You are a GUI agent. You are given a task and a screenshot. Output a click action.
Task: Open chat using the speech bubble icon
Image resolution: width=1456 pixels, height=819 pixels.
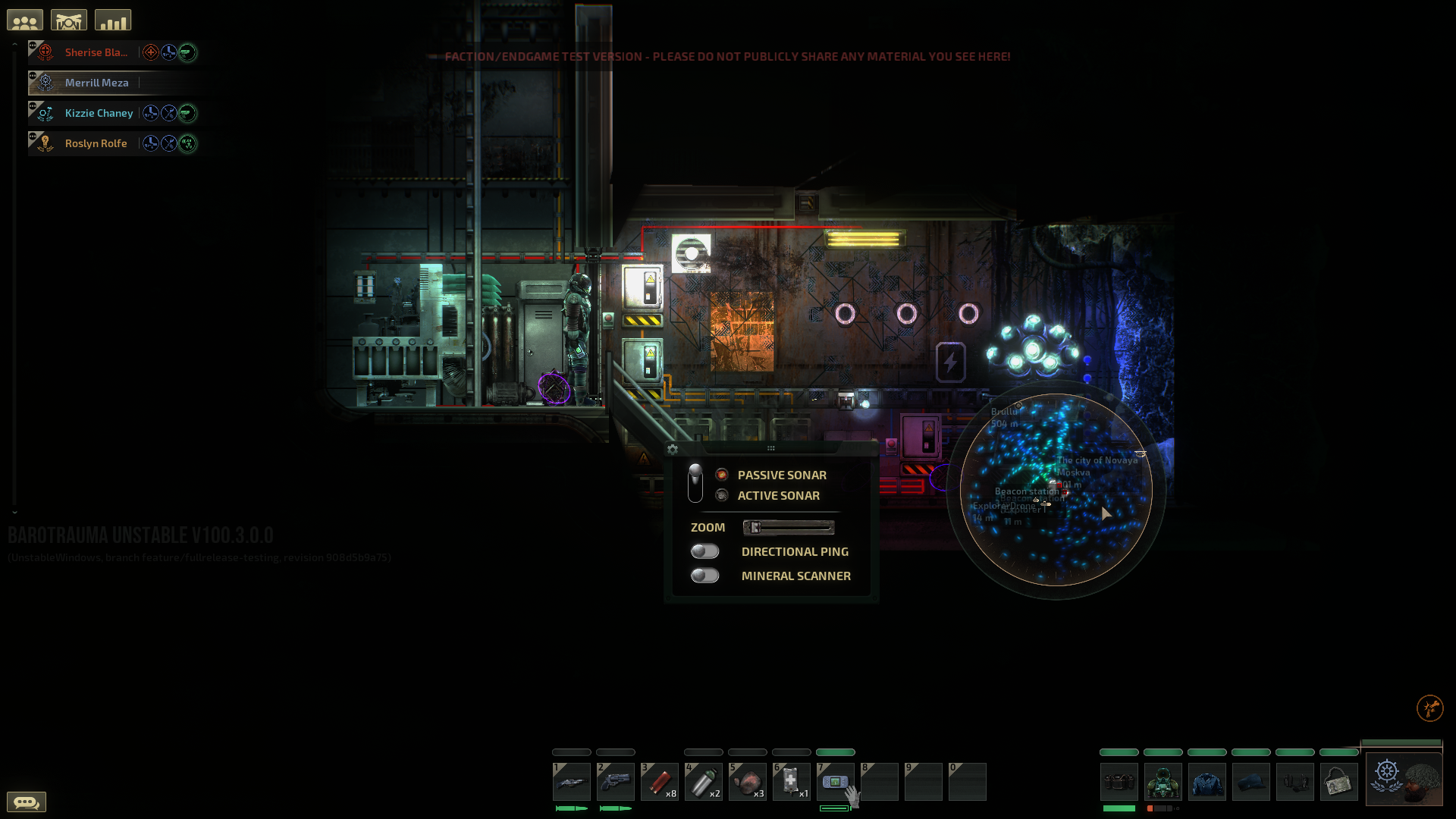(28, 802)
